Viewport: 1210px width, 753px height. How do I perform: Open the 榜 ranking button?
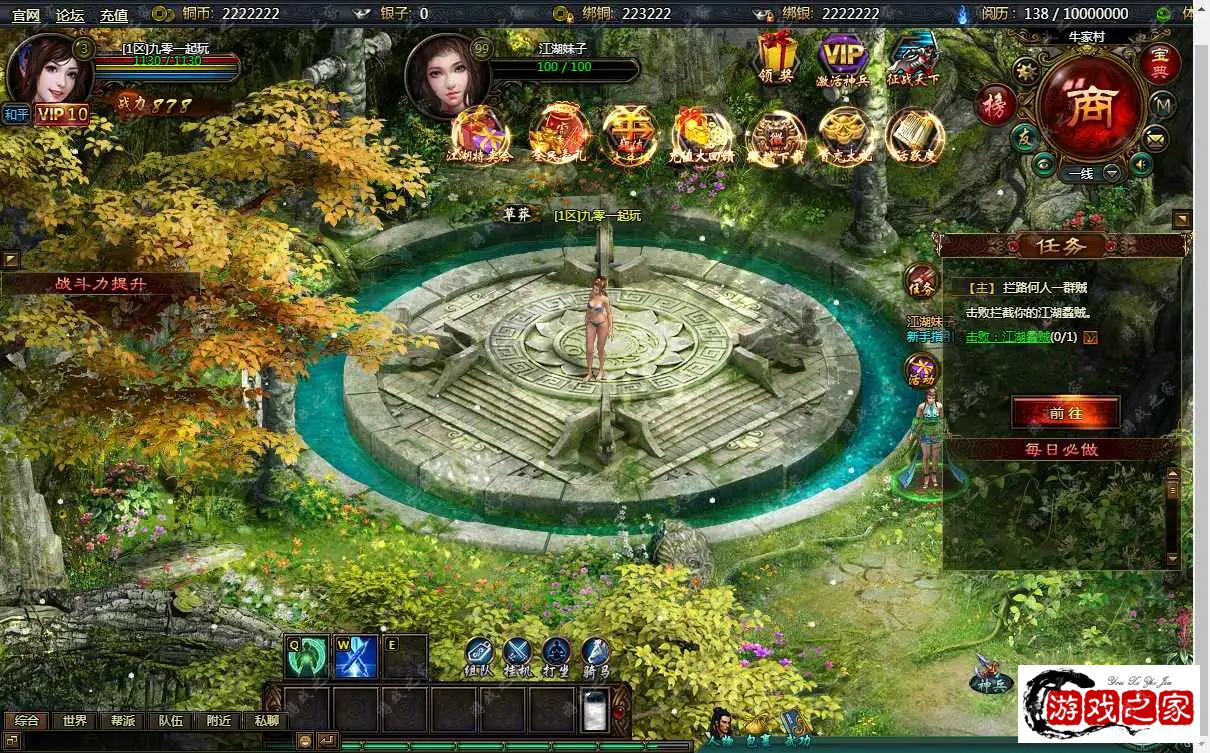click(996, 104)
